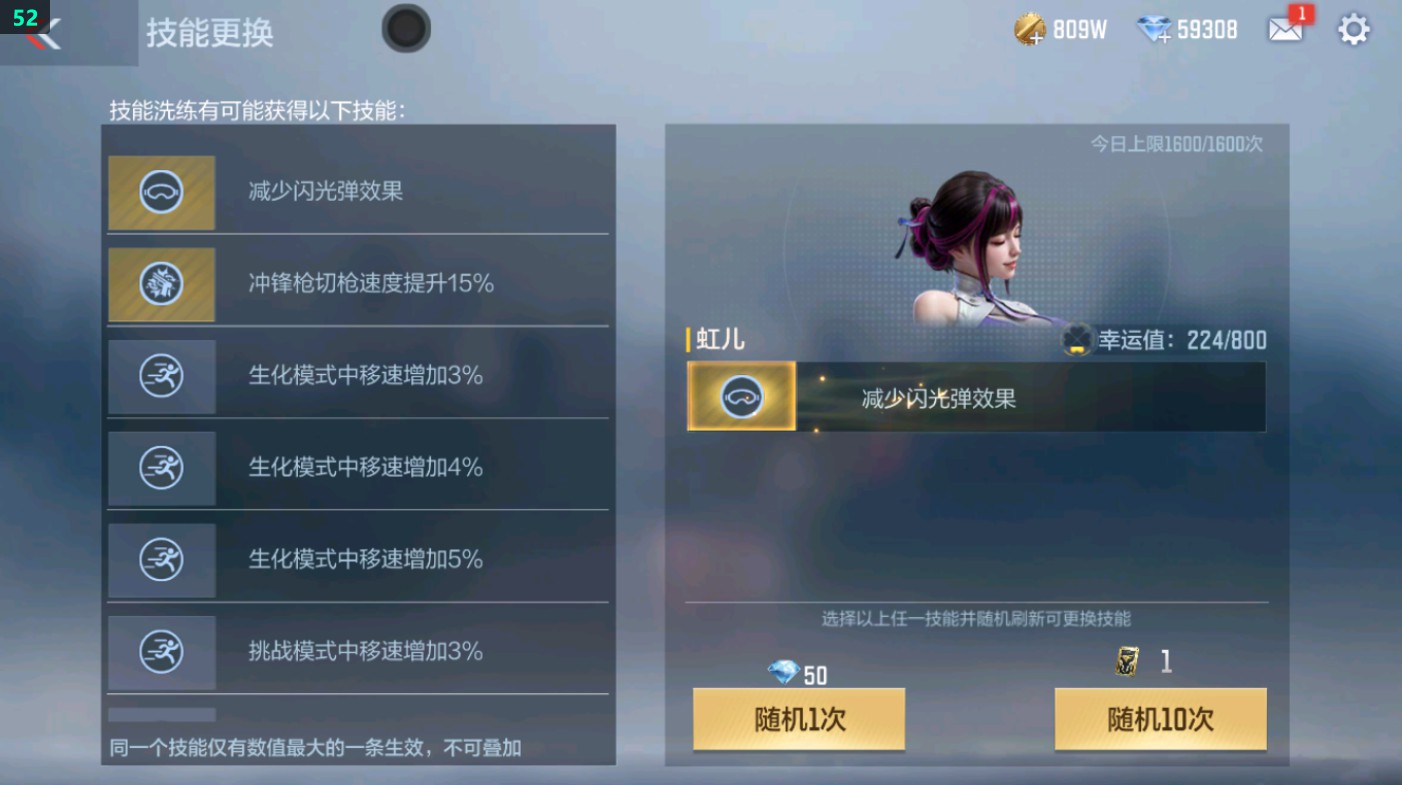Go back using the arrow next to 技能更换

(45, 32)
